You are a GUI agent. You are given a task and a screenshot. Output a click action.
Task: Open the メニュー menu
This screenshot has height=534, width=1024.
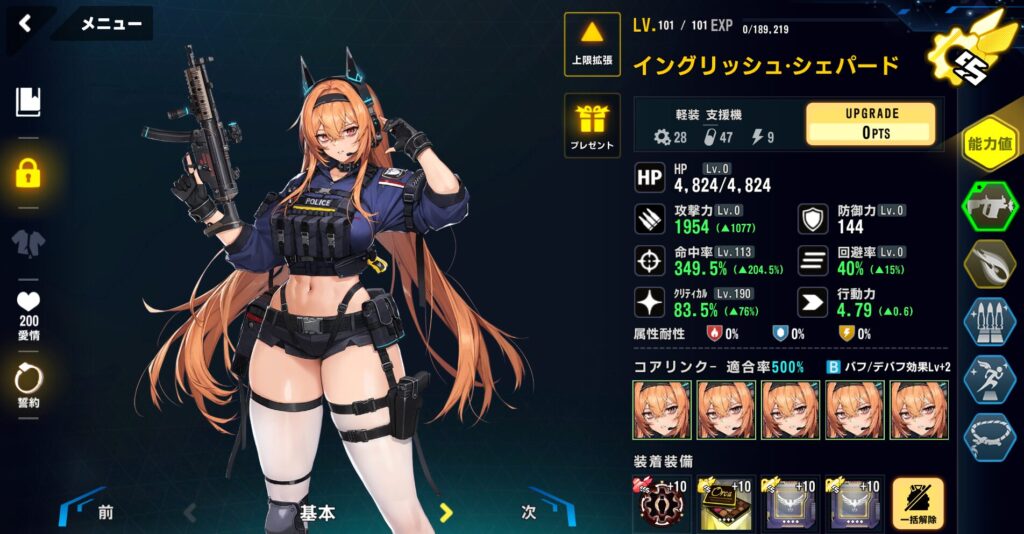pyautogui.click(x=110, y=24)
